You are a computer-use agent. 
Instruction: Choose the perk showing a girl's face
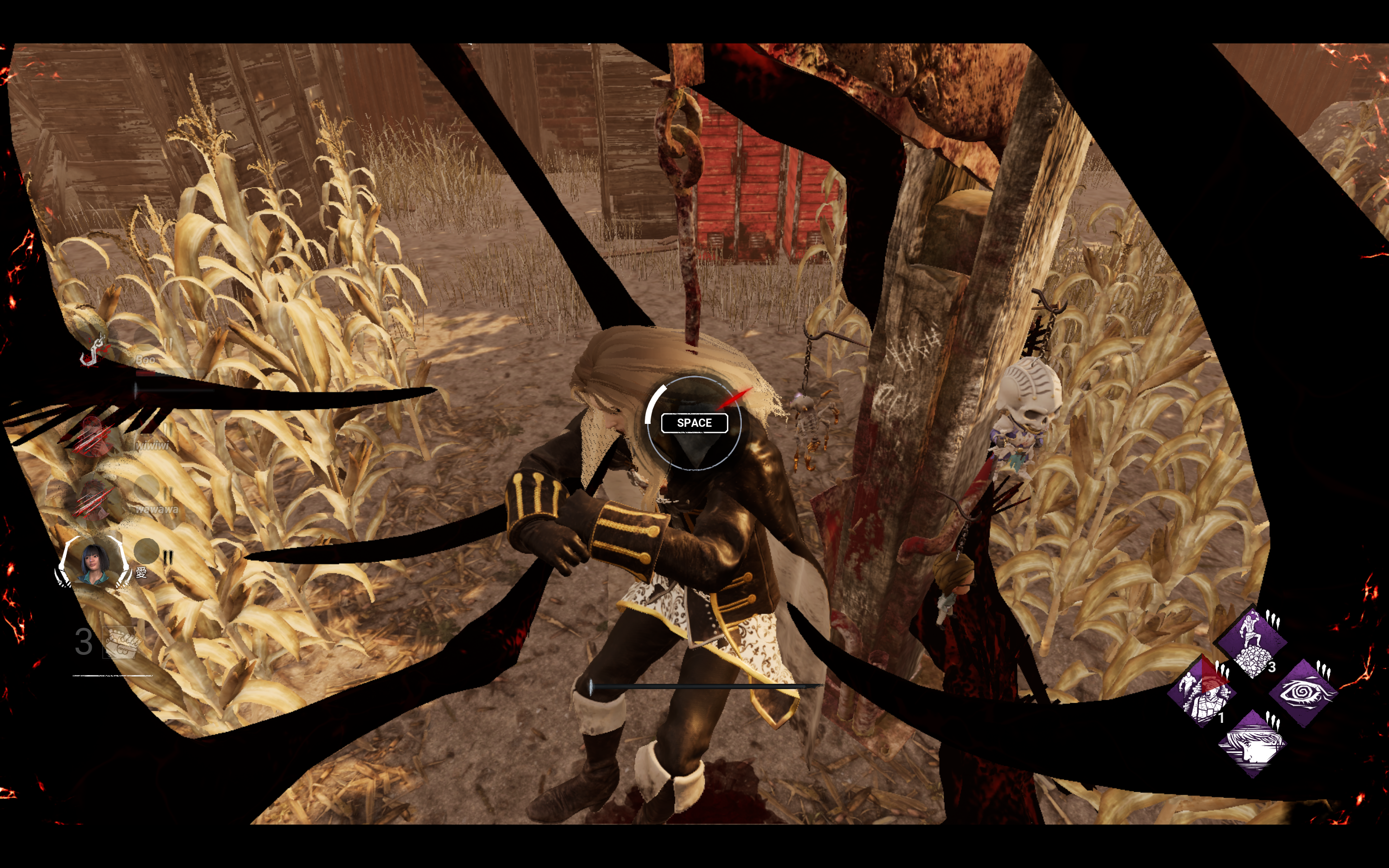(x=1252, y=744)
